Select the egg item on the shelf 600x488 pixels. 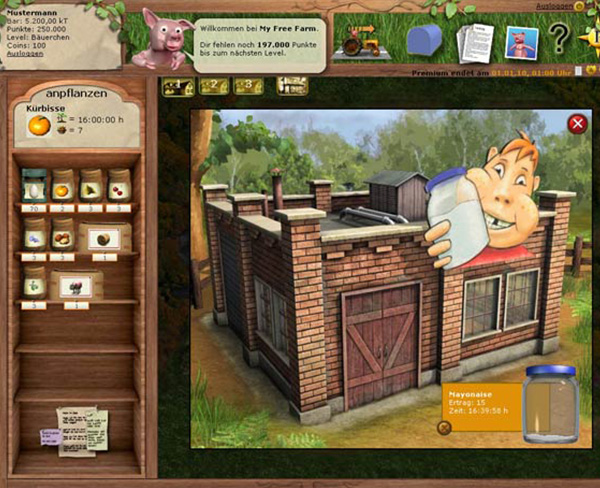34,185
